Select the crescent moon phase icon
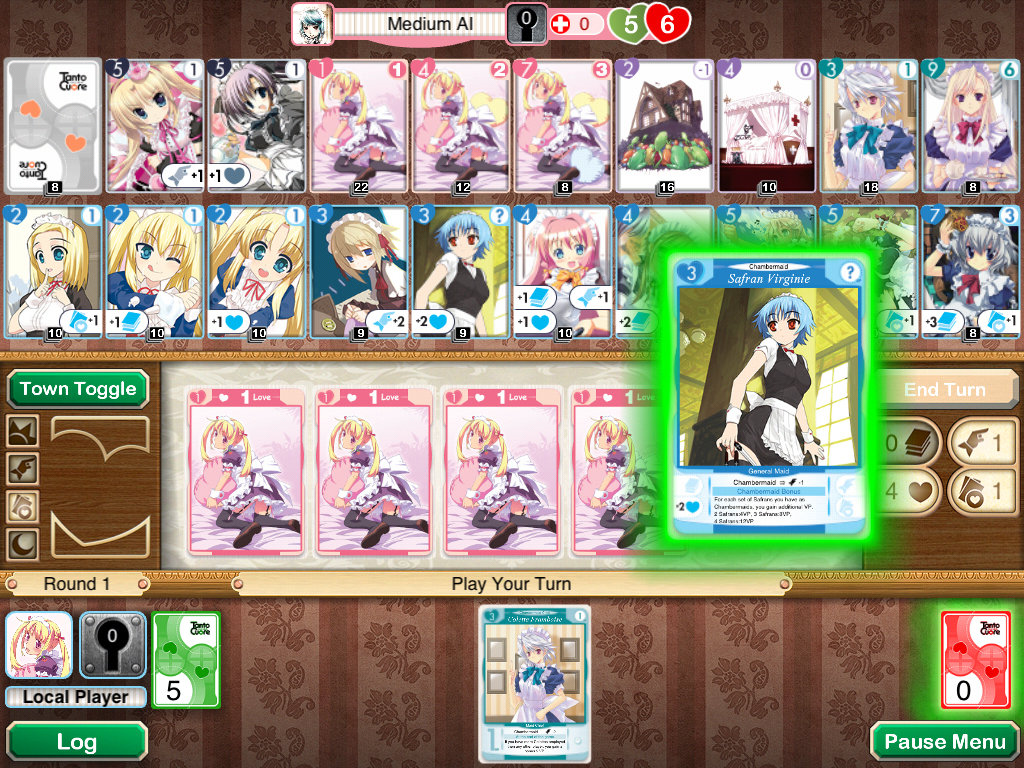This screenshot has width=1024, height=768. [x=23, y=545]
